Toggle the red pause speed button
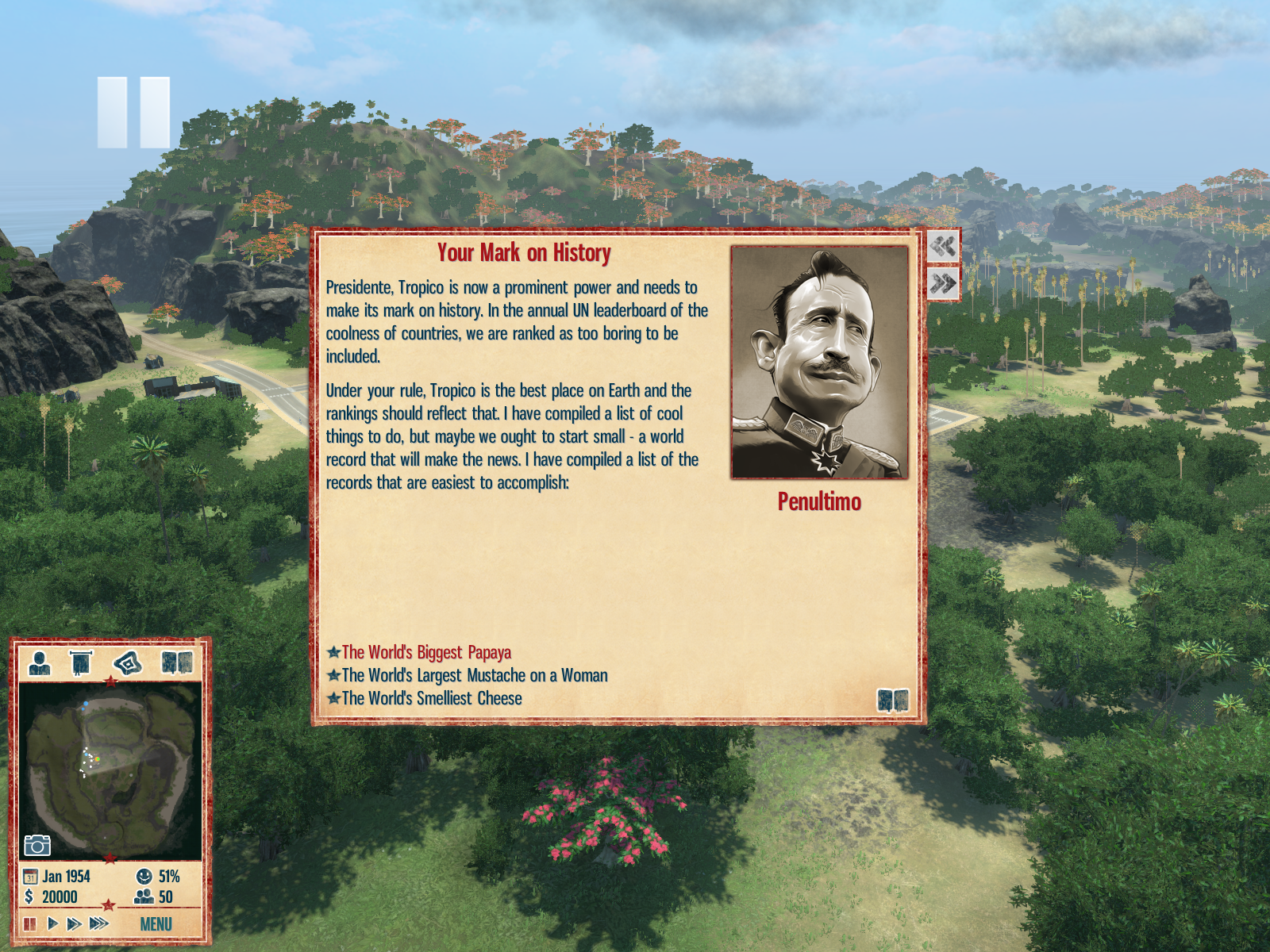The height and width of the screenshot is (952, 1270). (30, 923)
